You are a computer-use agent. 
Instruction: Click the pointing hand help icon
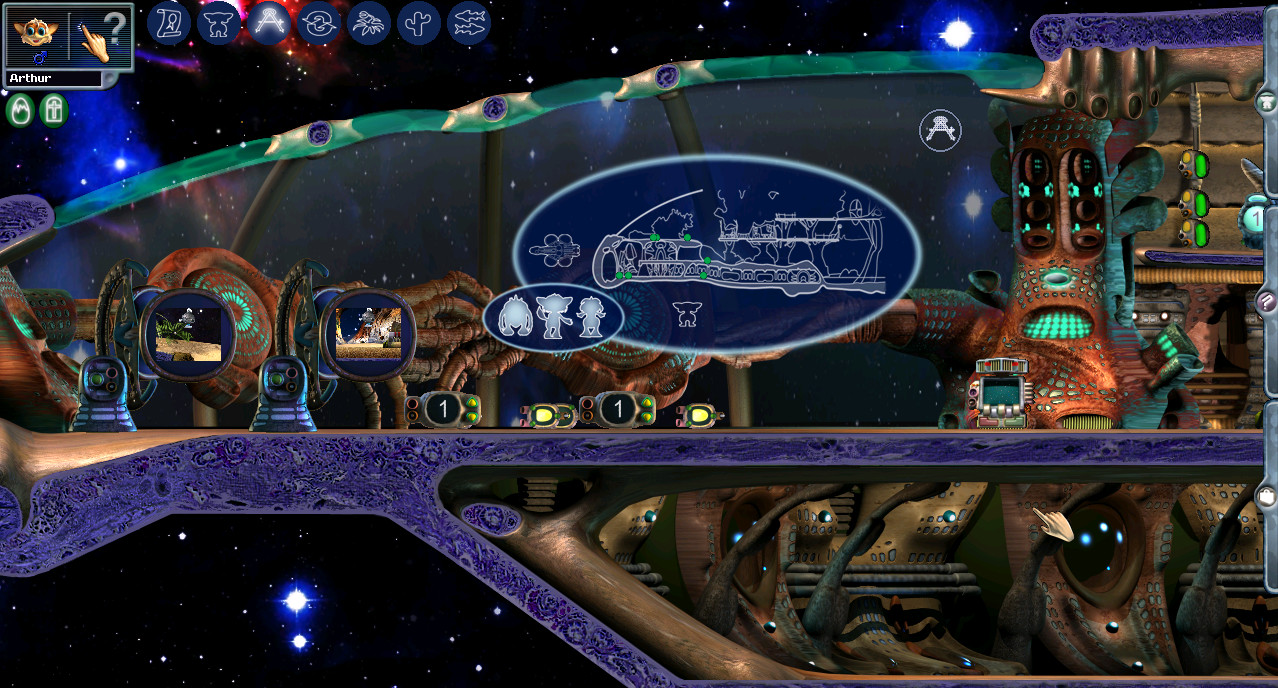coord(100,36)
